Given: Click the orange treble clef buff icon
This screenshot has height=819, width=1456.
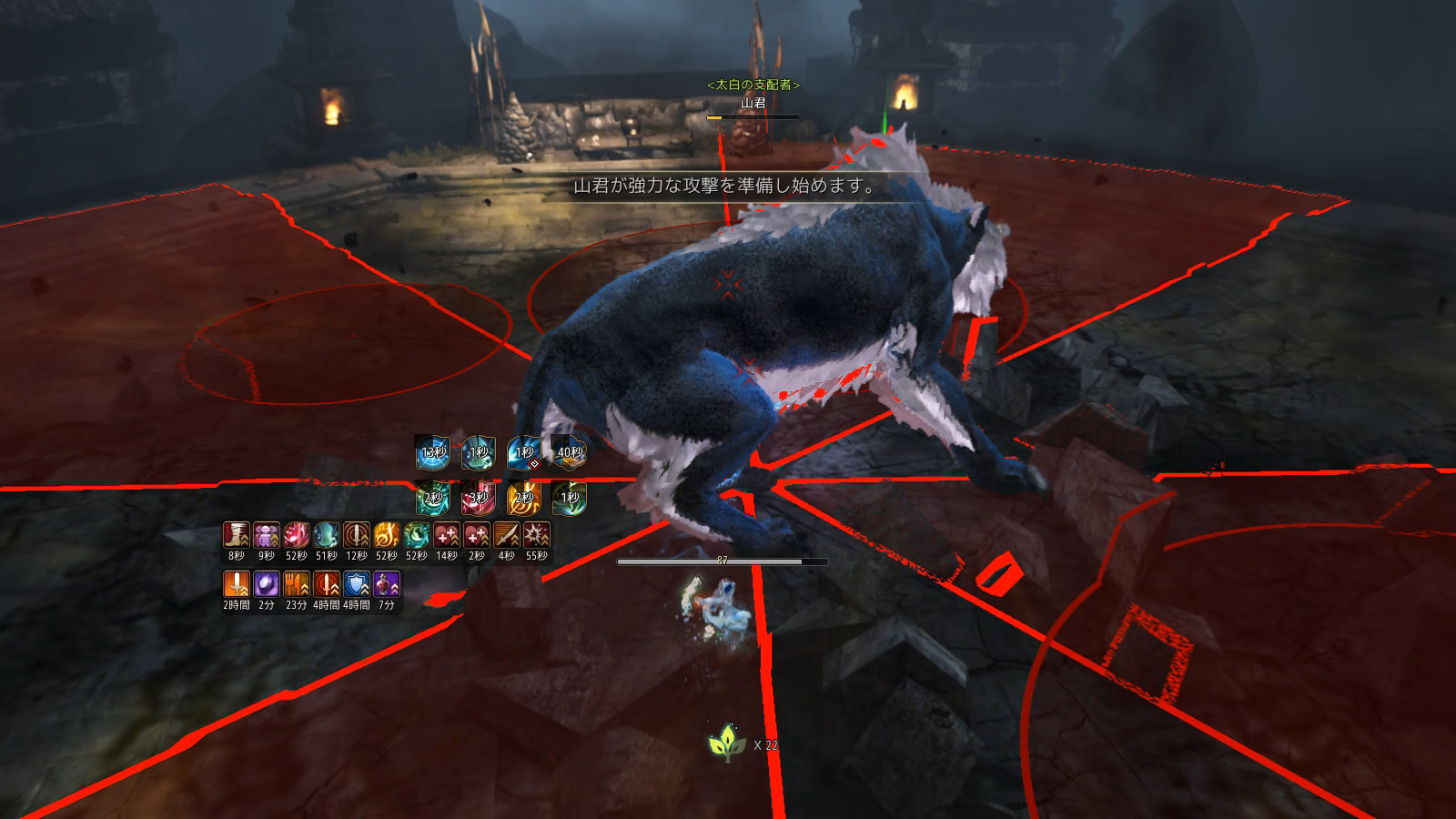Looking at the screenshot, I should pos(387,535).
